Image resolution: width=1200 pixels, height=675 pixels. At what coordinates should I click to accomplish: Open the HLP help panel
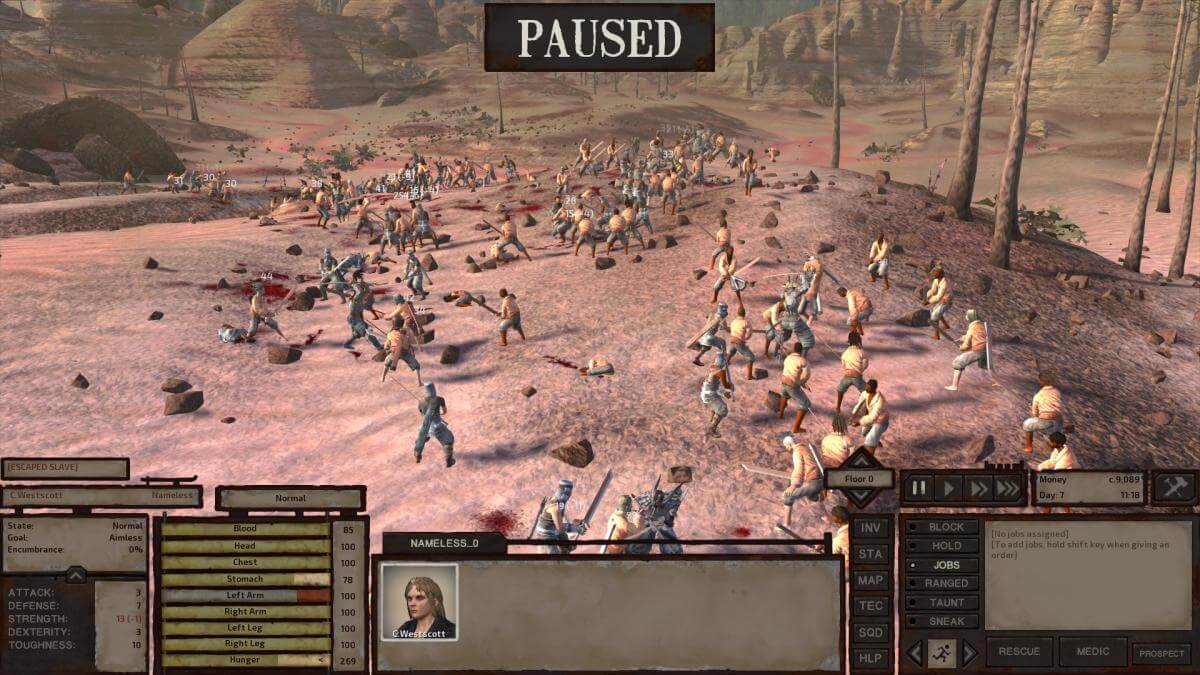pyautogui.click(x=871, y=658)
